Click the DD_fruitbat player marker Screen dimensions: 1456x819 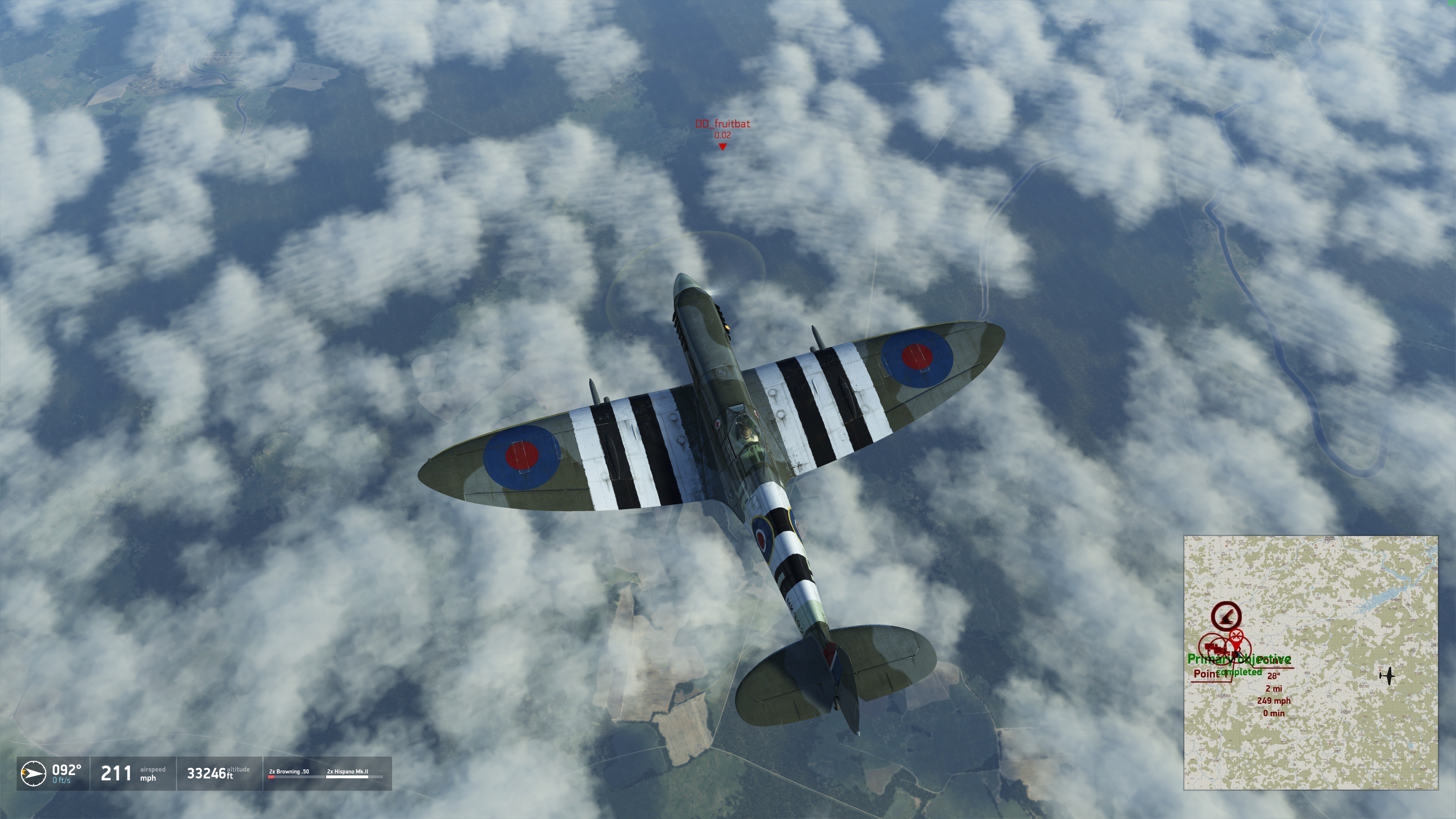pos(722,147)
